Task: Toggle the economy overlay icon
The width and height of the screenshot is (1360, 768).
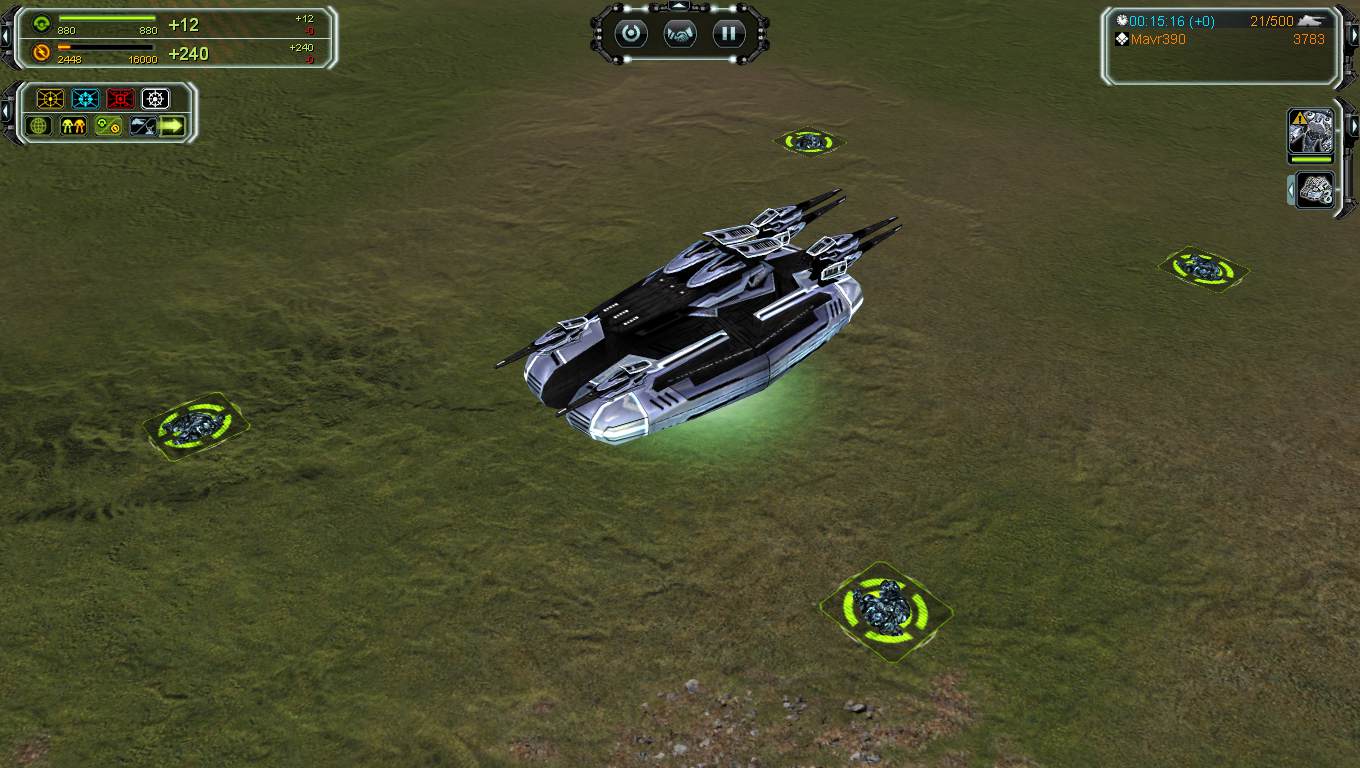Action: coord(108,126)
